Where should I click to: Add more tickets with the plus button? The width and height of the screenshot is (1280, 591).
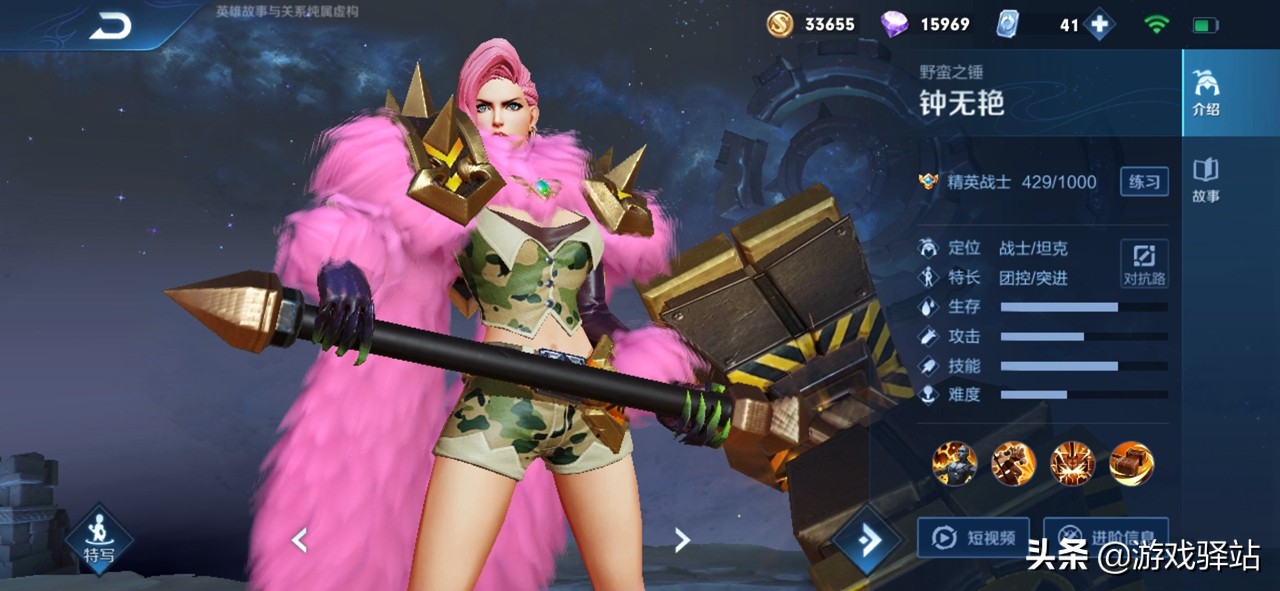(1099, 25)
